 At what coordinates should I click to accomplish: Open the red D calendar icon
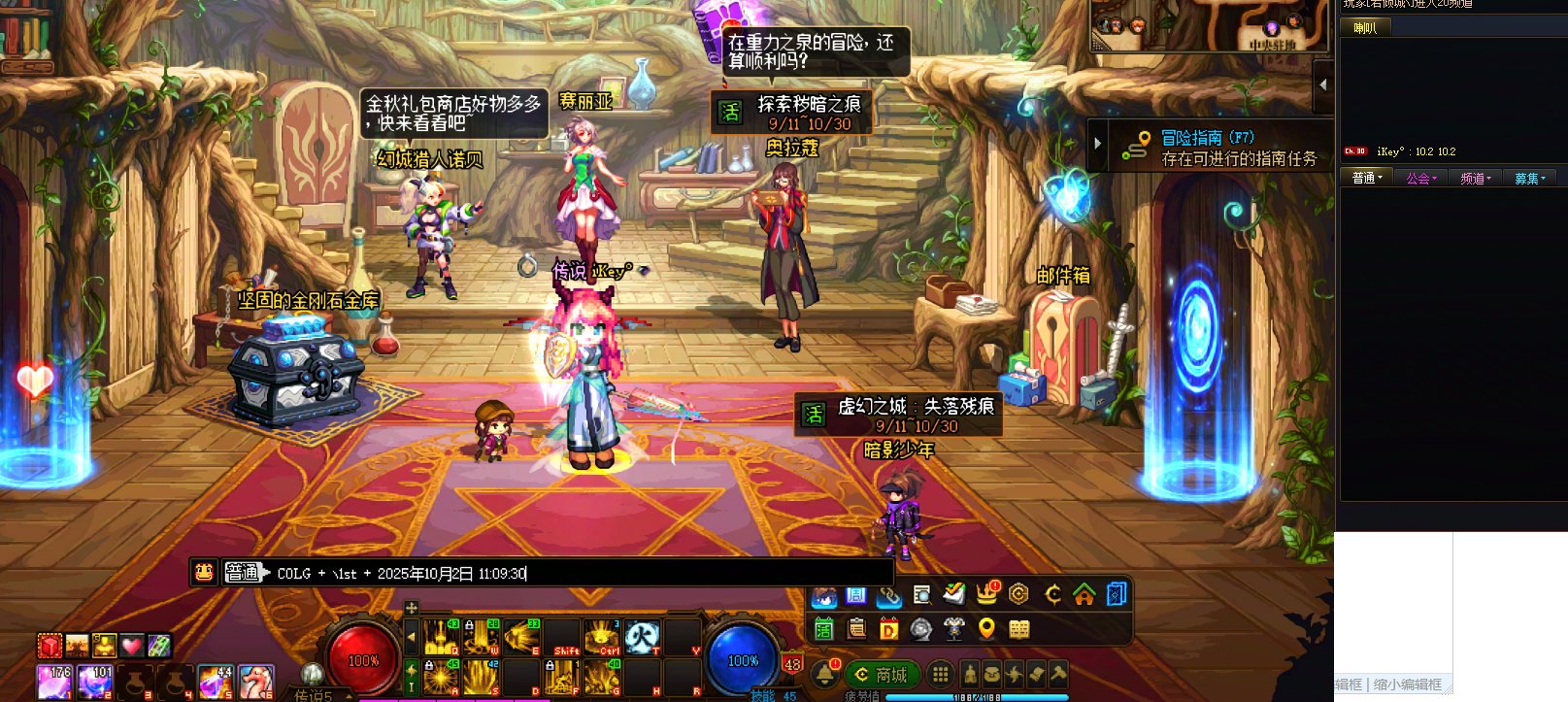pyautogui.click(x=888, y=629)
